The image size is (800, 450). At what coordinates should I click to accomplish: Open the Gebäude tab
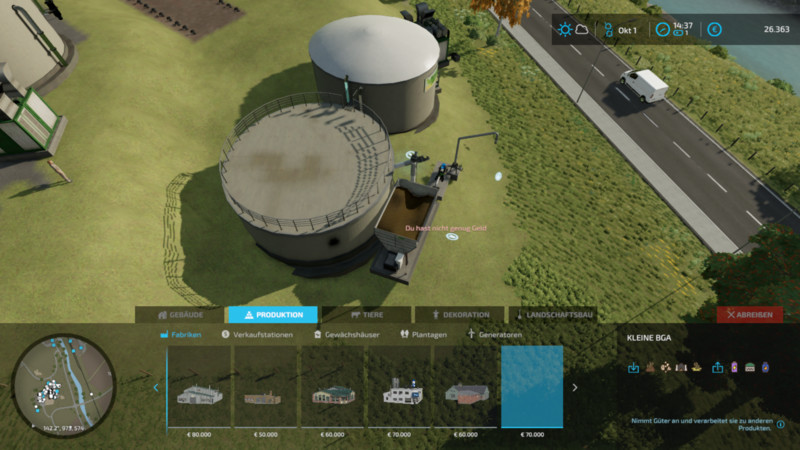[x=180, y=314]
